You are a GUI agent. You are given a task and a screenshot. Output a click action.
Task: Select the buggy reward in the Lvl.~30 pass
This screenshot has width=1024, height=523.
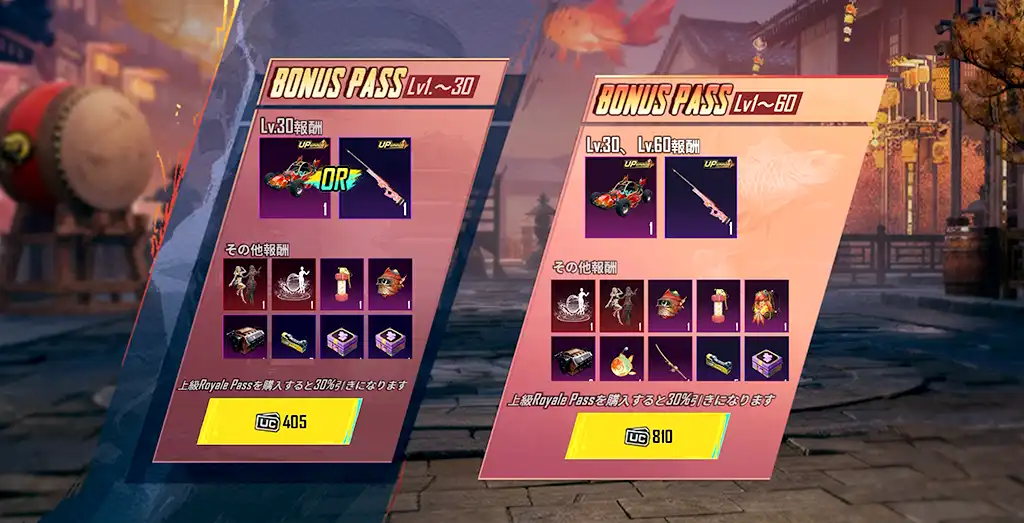pos(296,179)
